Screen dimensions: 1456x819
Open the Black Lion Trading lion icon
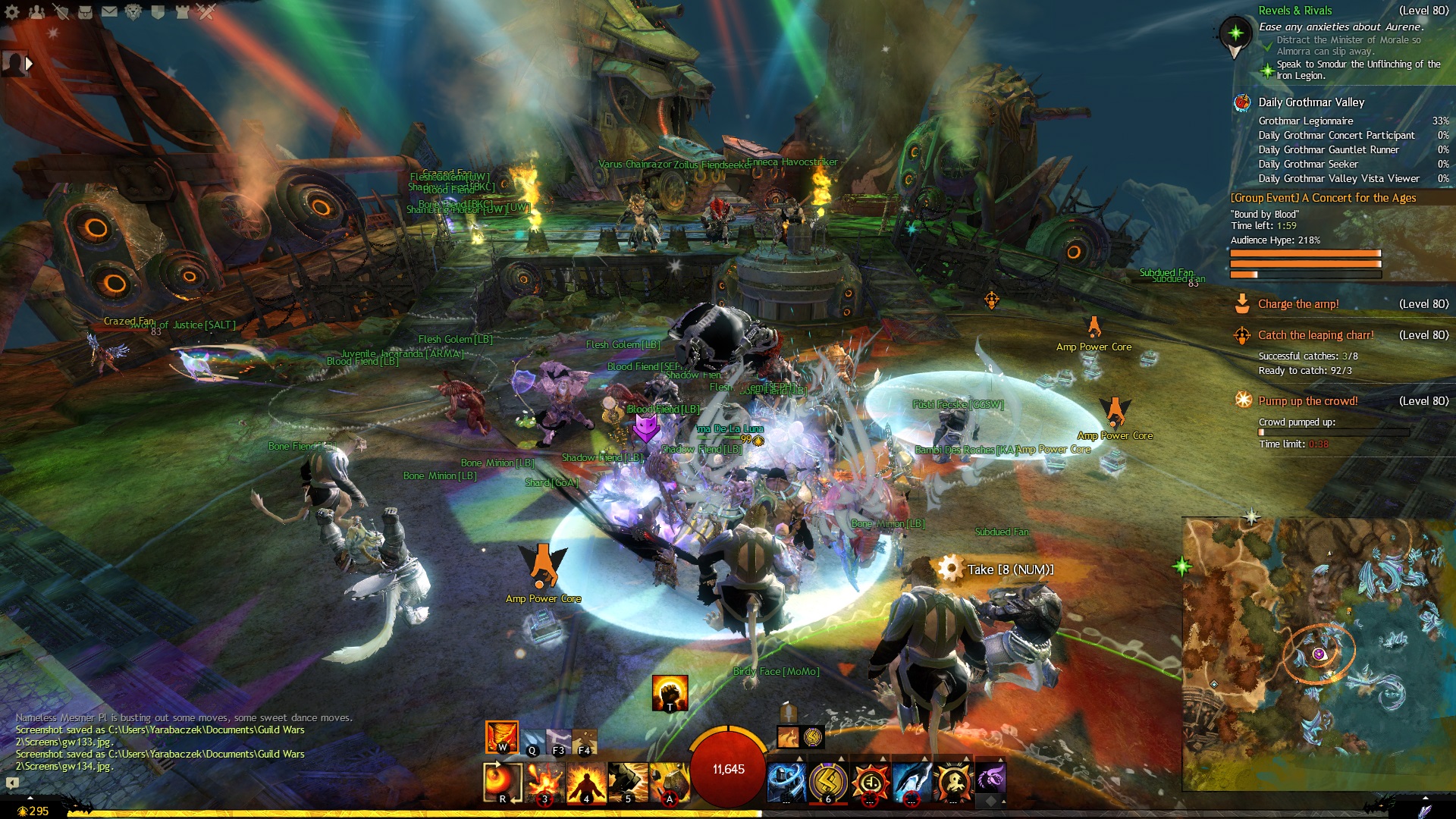click(x=133, y=11)
